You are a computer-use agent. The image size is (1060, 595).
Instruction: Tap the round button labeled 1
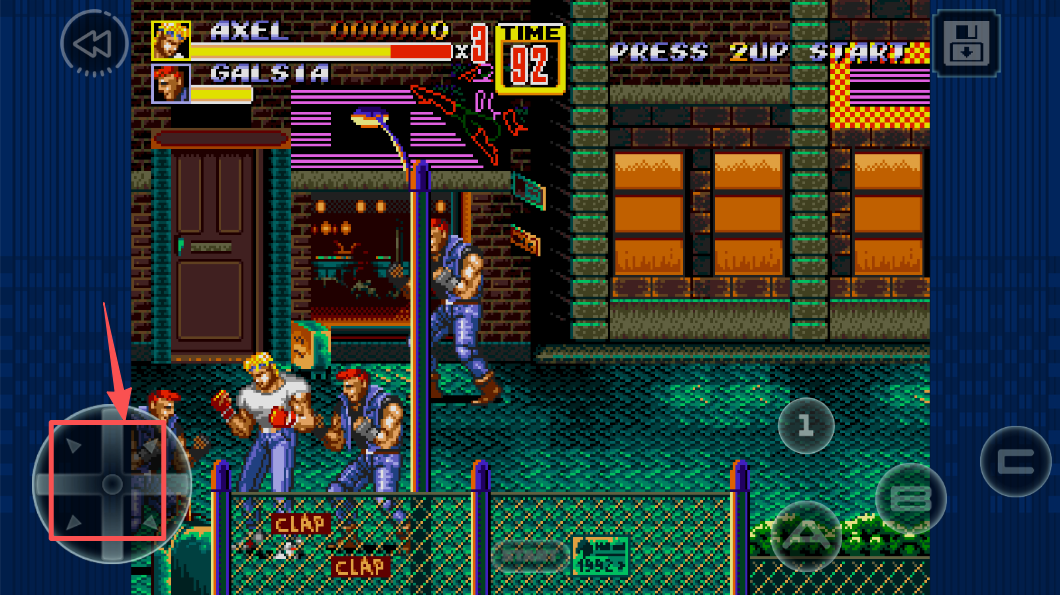(x=807, y=427)
